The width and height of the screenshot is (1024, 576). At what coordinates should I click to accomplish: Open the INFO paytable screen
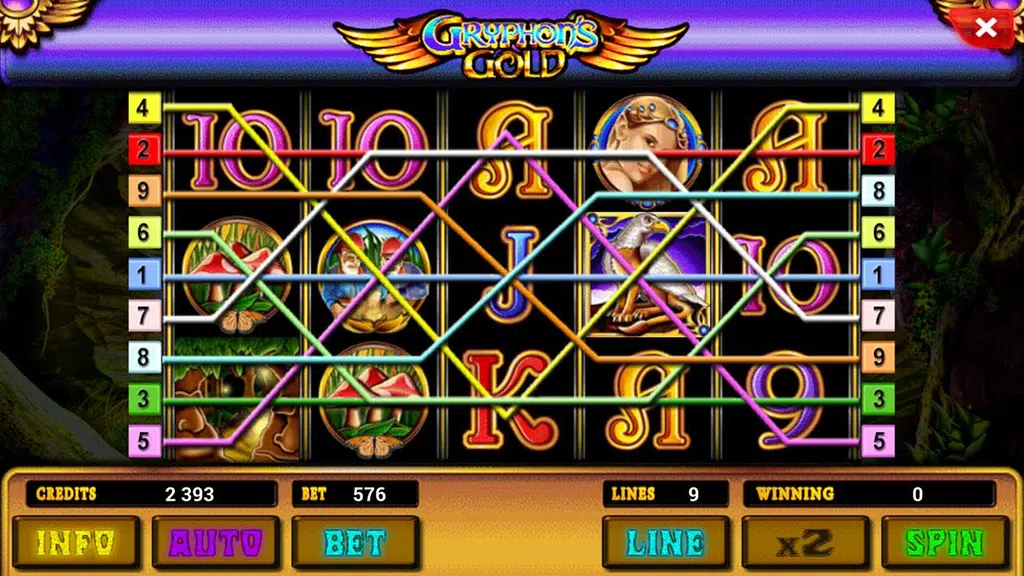[75, 542]
